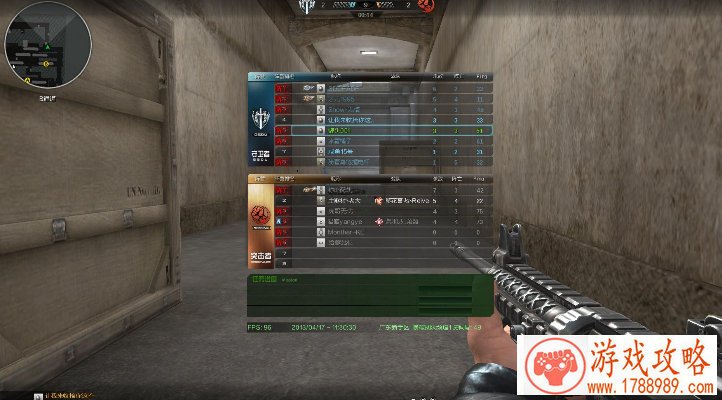Open the green mission info panel
The height and width of the screenshot is (400, 722).
(367, 295)
